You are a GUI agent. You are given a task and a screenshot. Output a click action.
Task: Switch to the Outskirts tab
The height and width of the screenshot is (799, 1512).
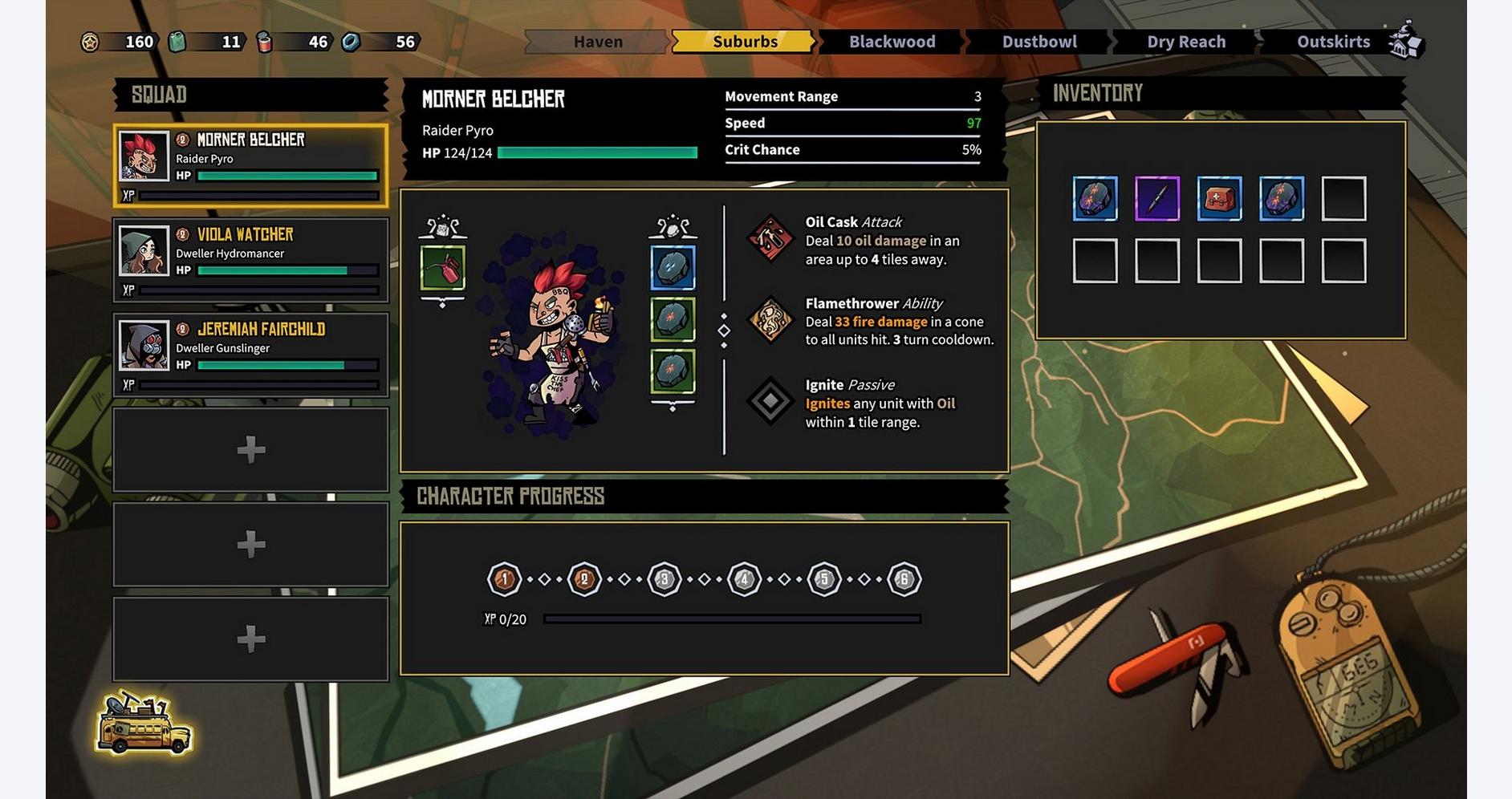click(x=1332, y=42)
